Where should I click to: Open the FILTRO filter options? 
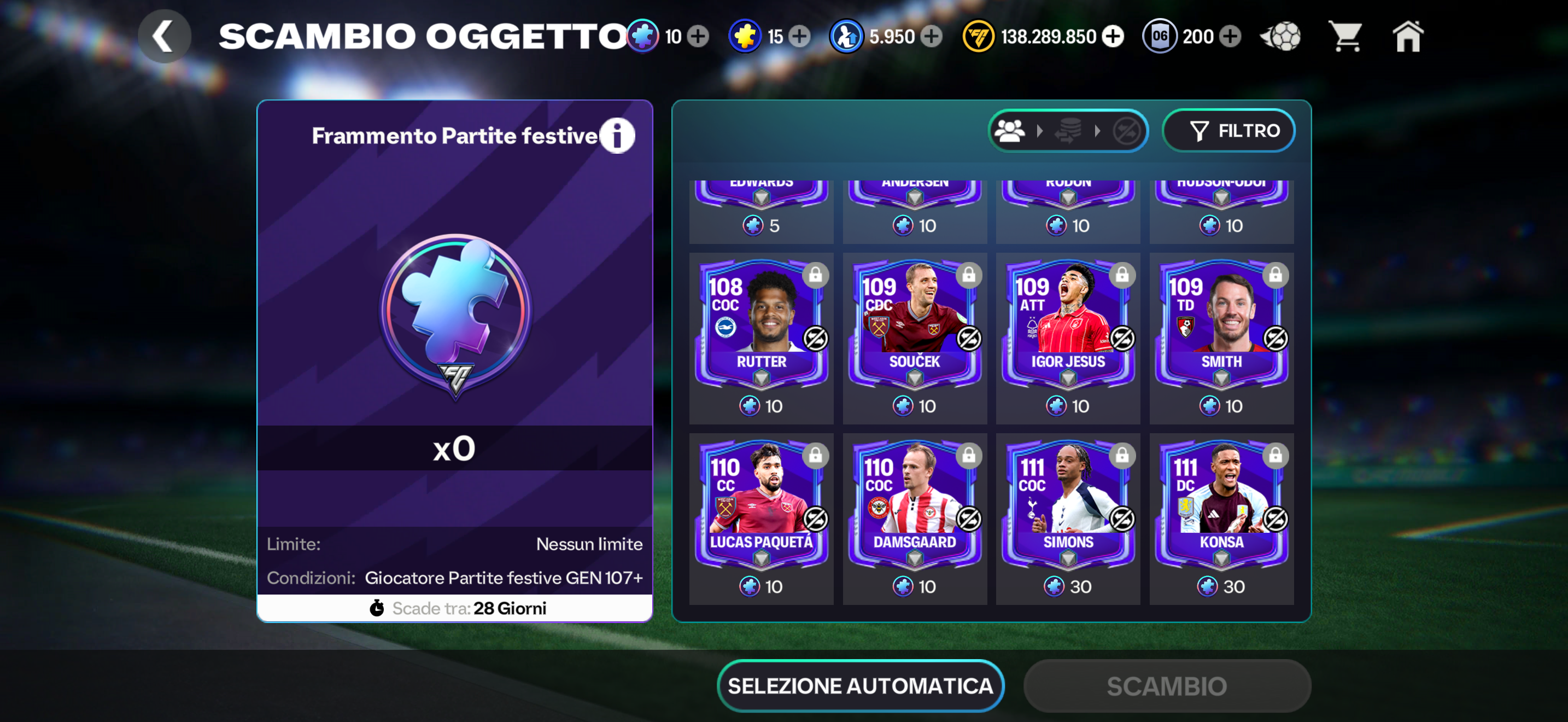click(1228, 130)
